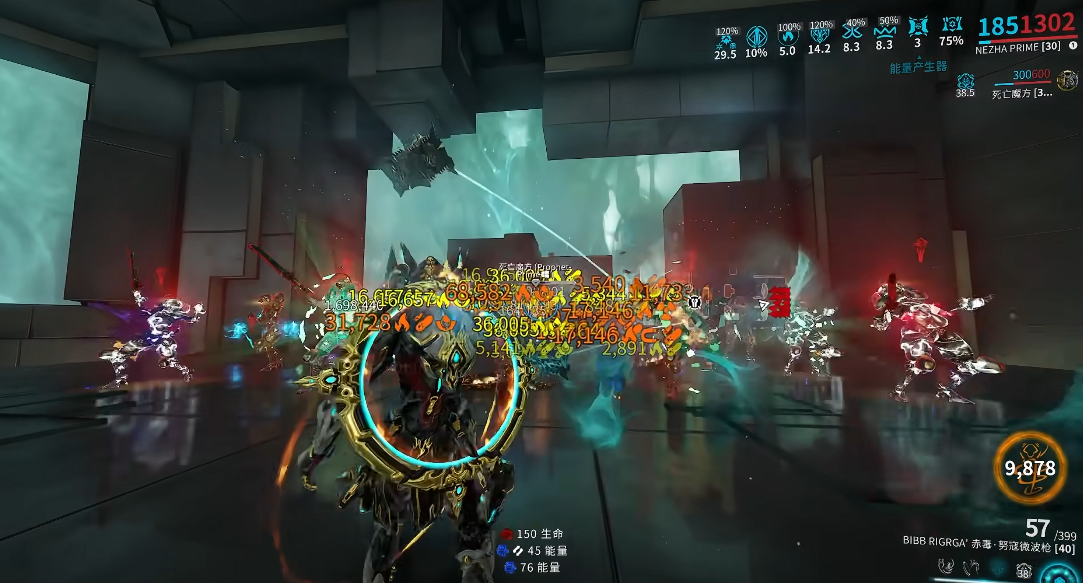Select the flame buff icon marked 100%
1083x583 pixels.
click(x=789, y=35)
